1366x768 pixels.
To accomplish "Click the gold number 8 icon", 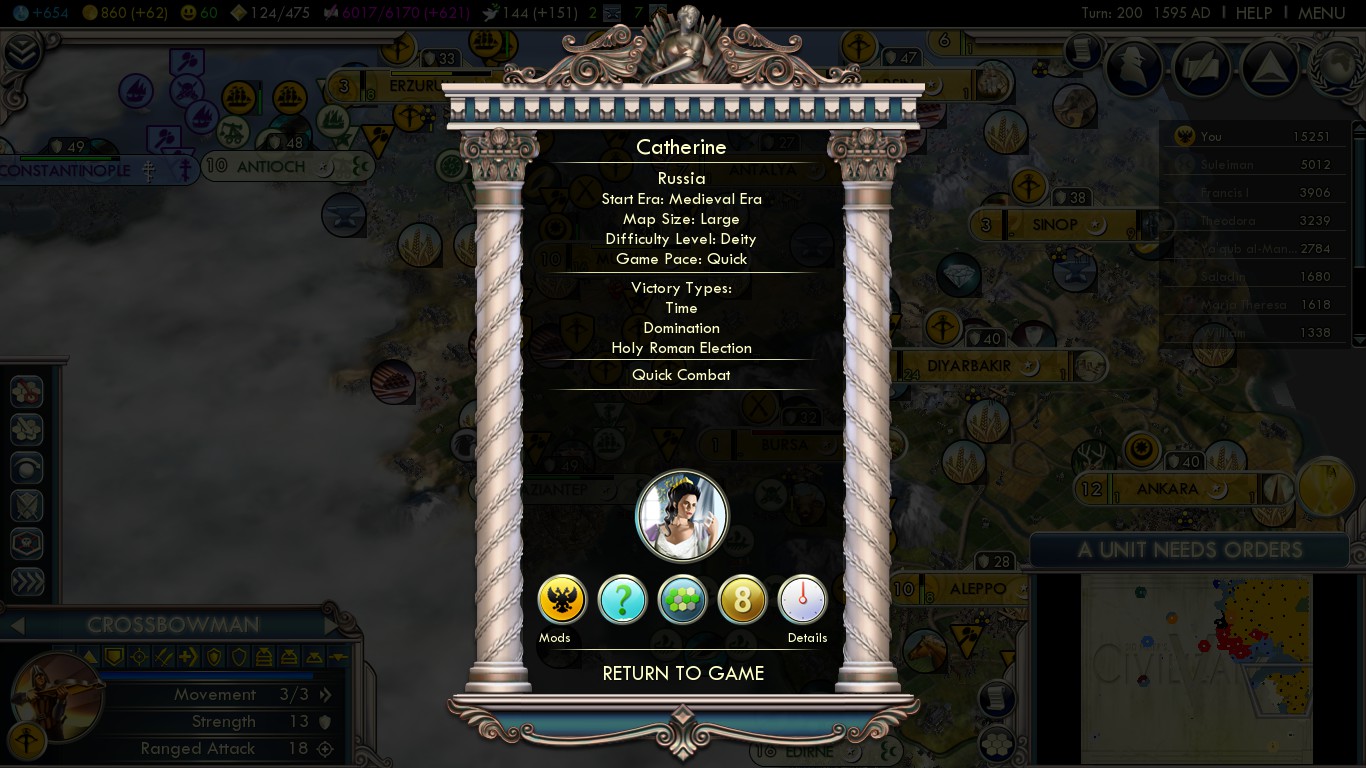I will pos(742,600).
